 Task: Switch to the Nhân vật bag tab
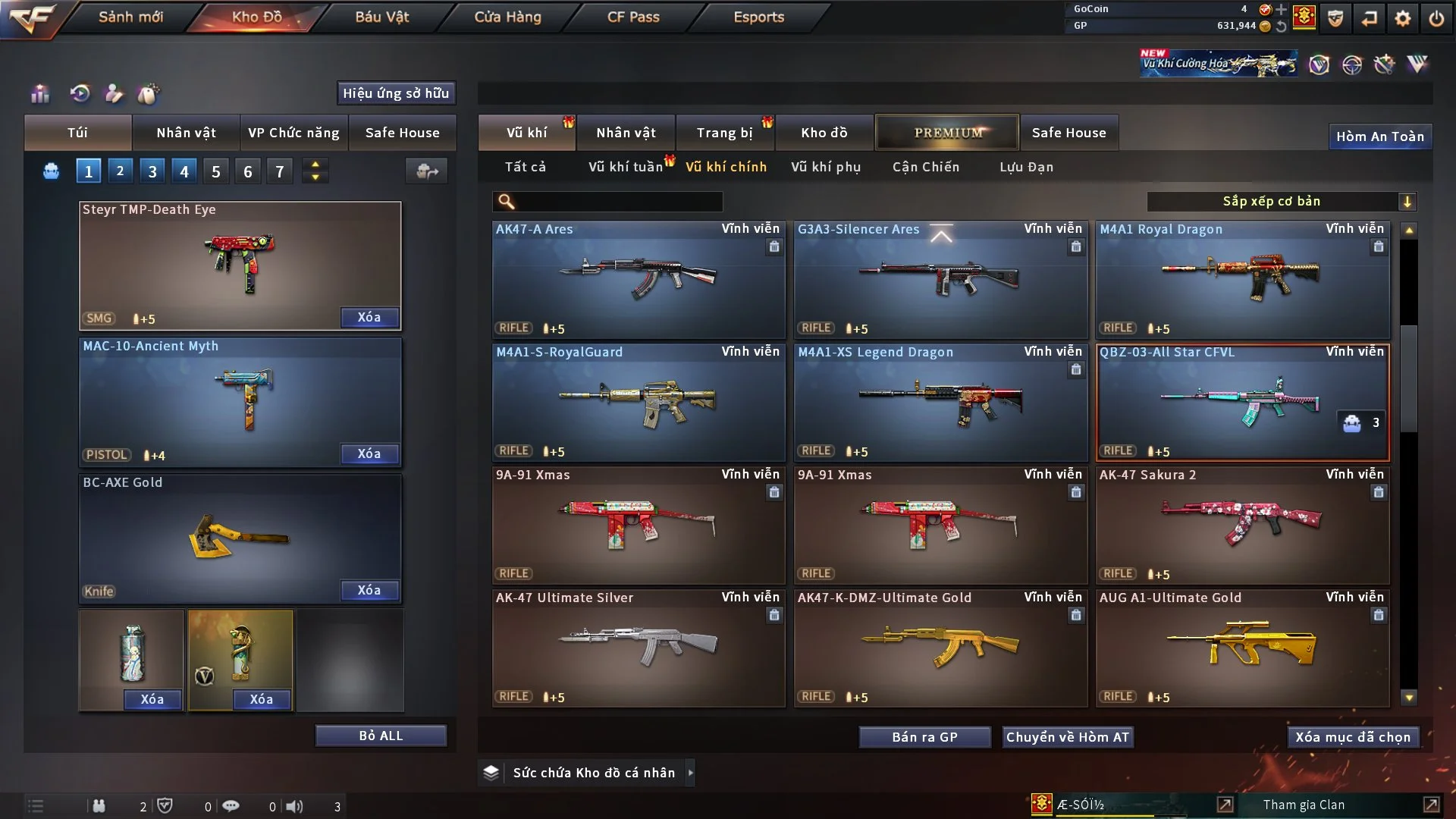(186, 133)
